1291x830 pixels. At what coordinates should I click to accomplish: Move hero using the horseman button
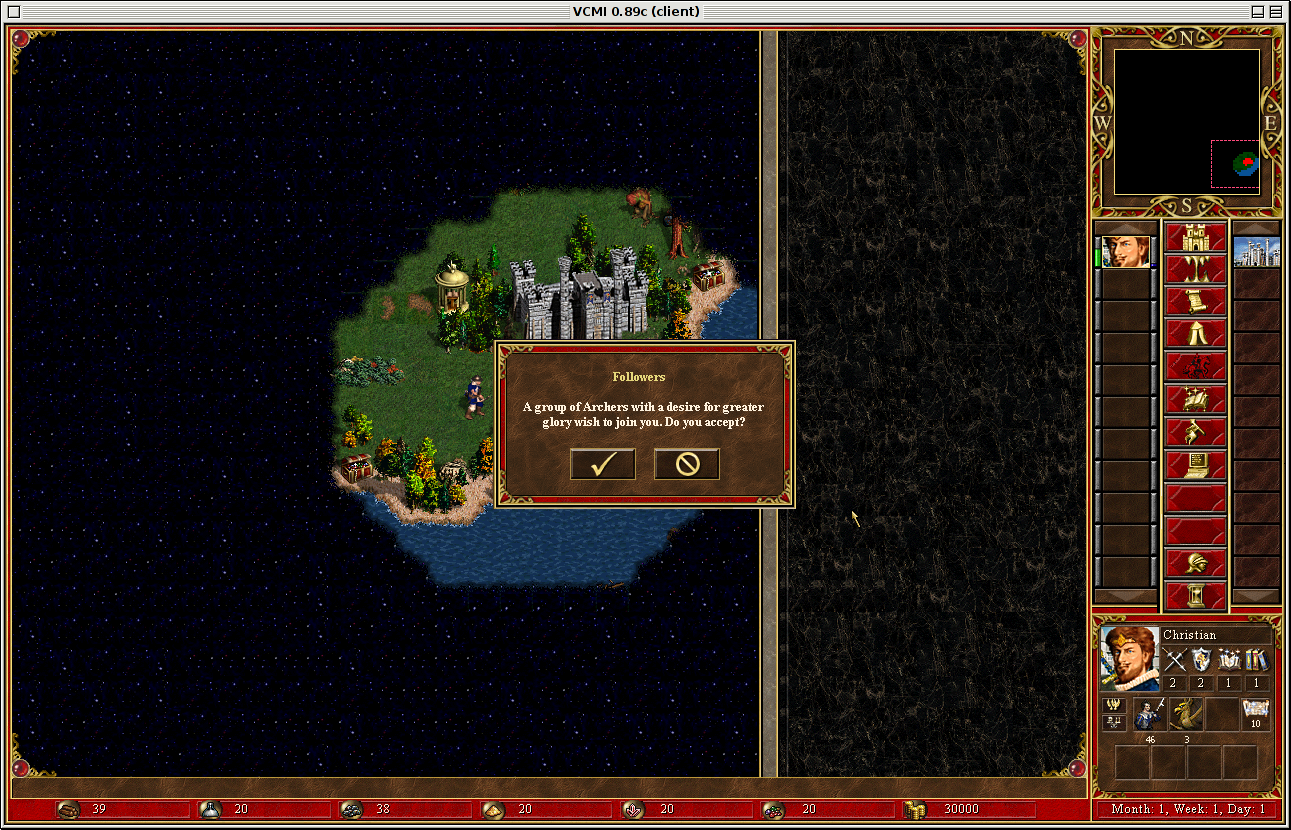[x=1196, y=366]
